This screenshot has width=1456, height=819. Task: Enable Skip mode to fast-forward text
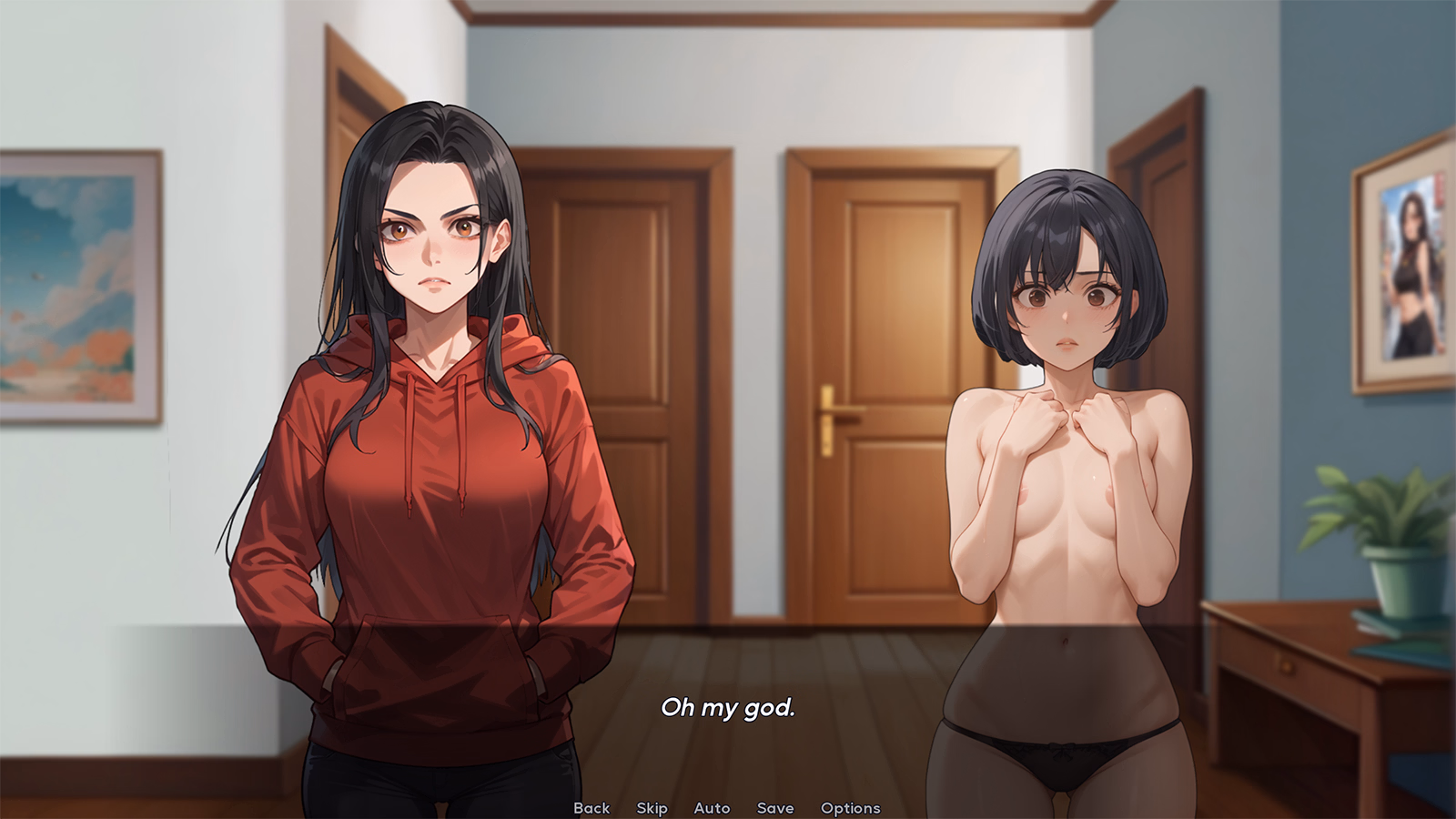652,807
